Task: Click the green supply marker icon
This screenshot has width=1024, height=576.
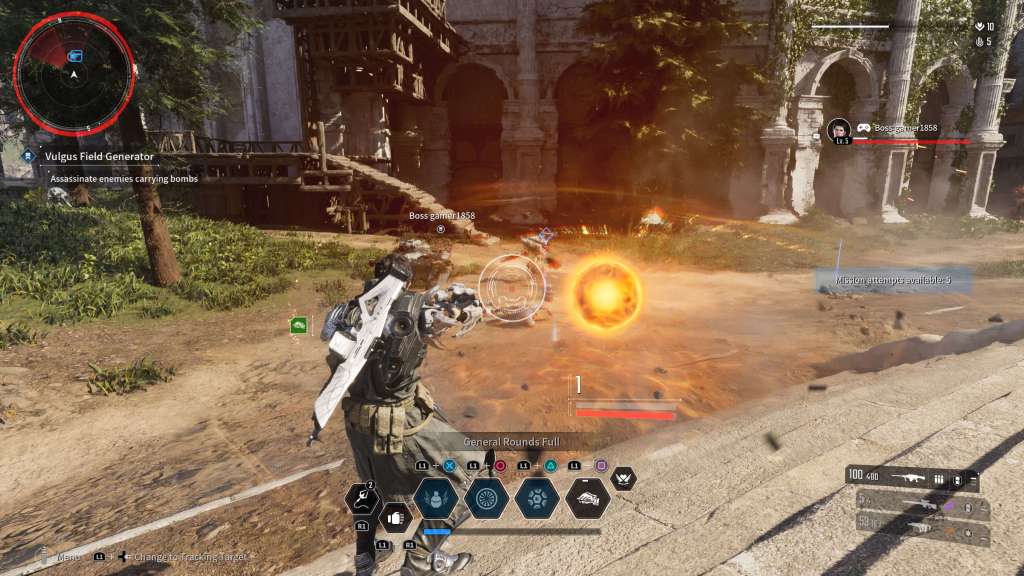Action: [x=298, y=324]
